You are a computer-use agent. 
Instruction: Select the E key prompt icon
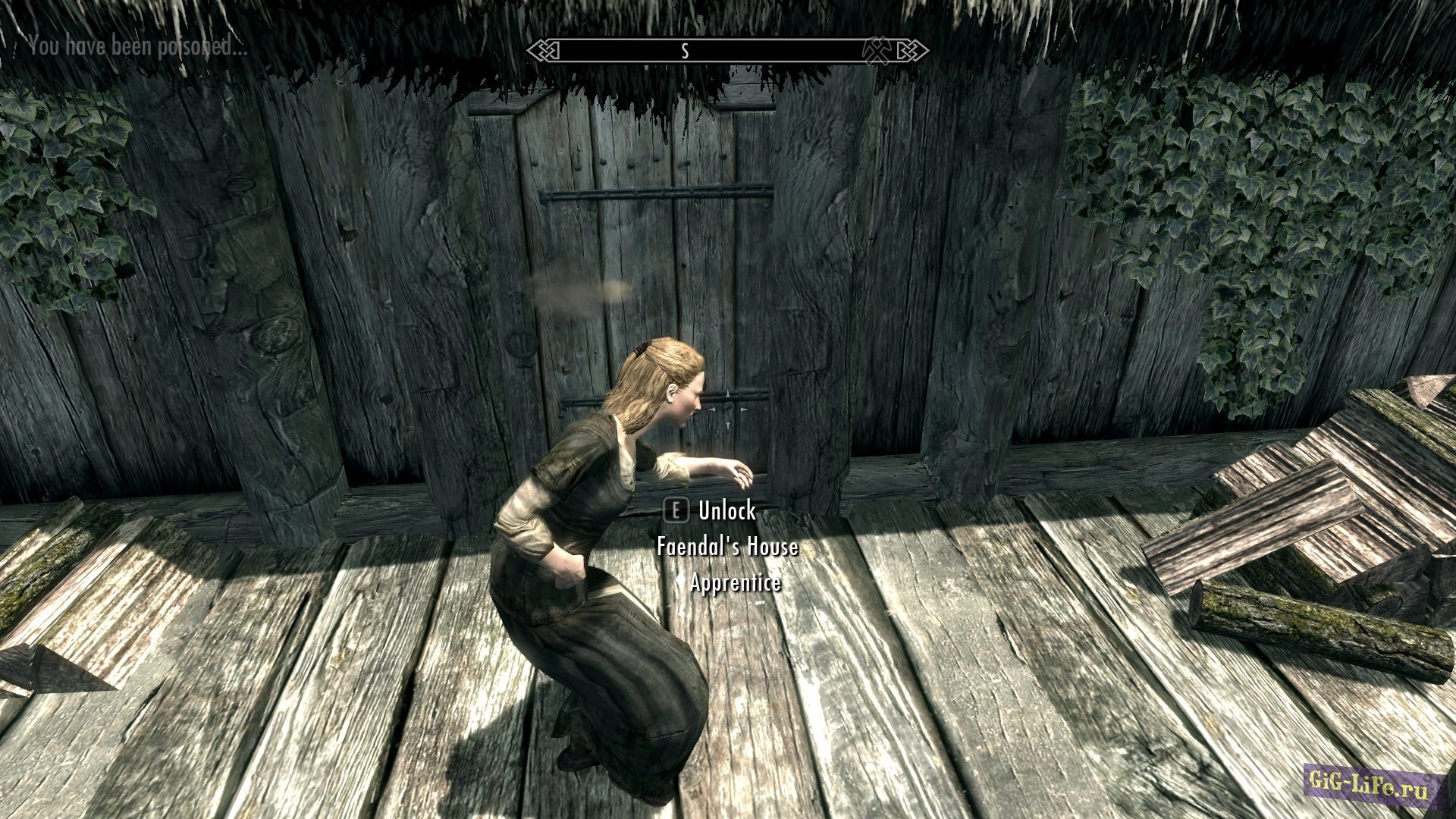[x=676, y=510]
